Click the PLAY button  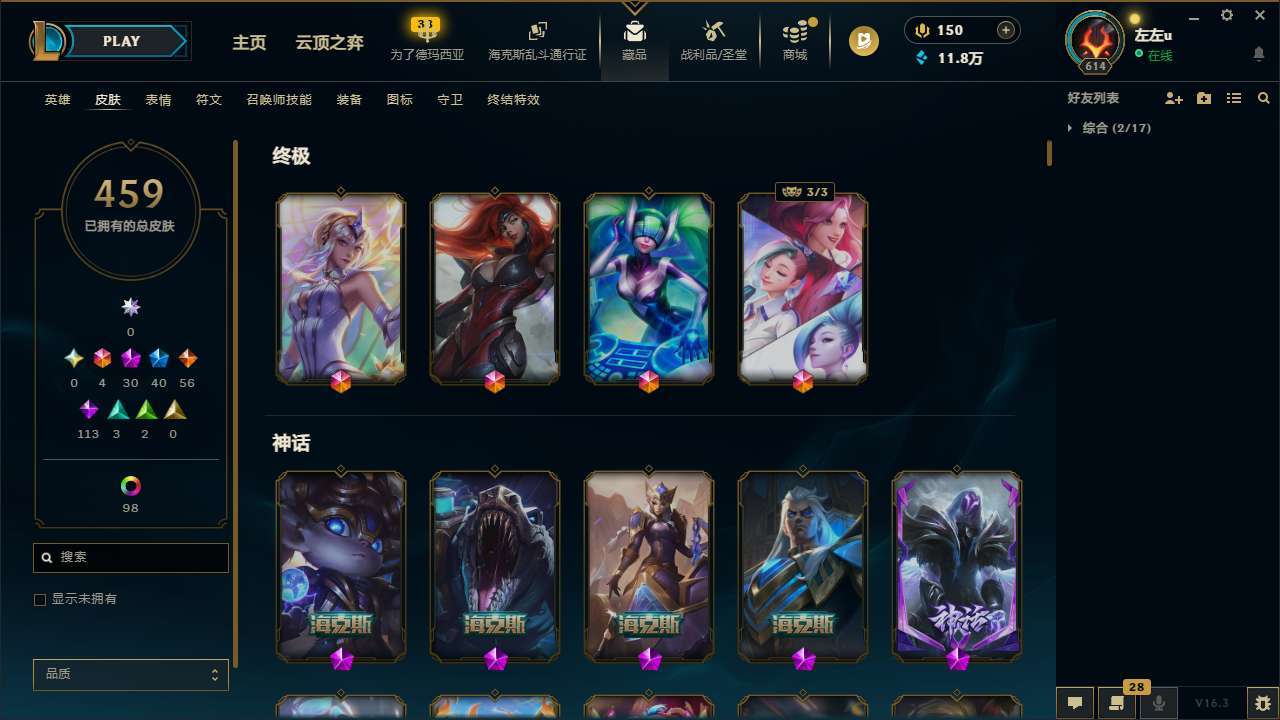[x=121, y=41]
